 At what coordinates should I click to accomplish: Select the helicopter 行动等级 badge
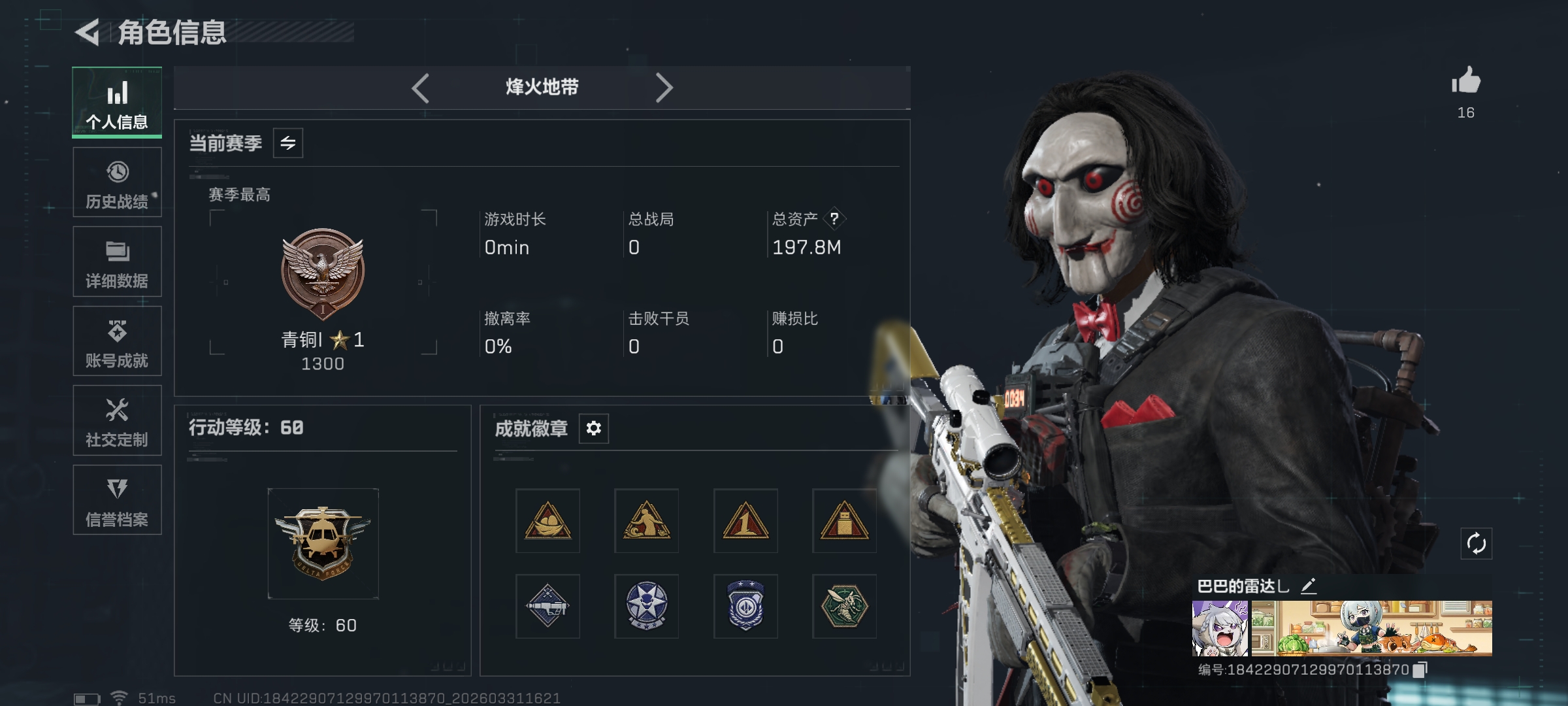click(x=323, y=543)
